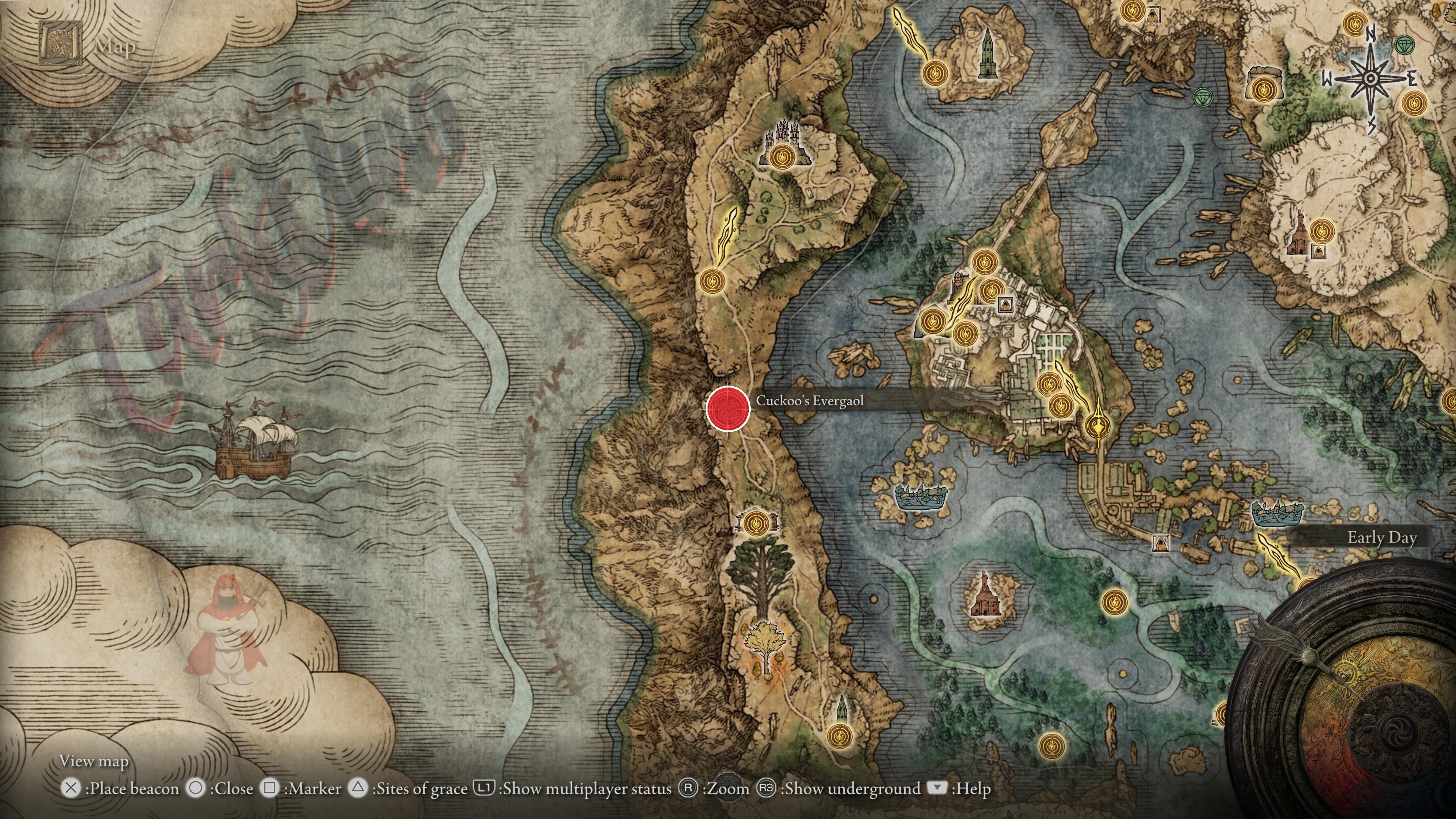1456x819 pixels.
Task: Click the hooded merchant icon near the docks
Action: pyautogui.click(x=1160, y=544)
